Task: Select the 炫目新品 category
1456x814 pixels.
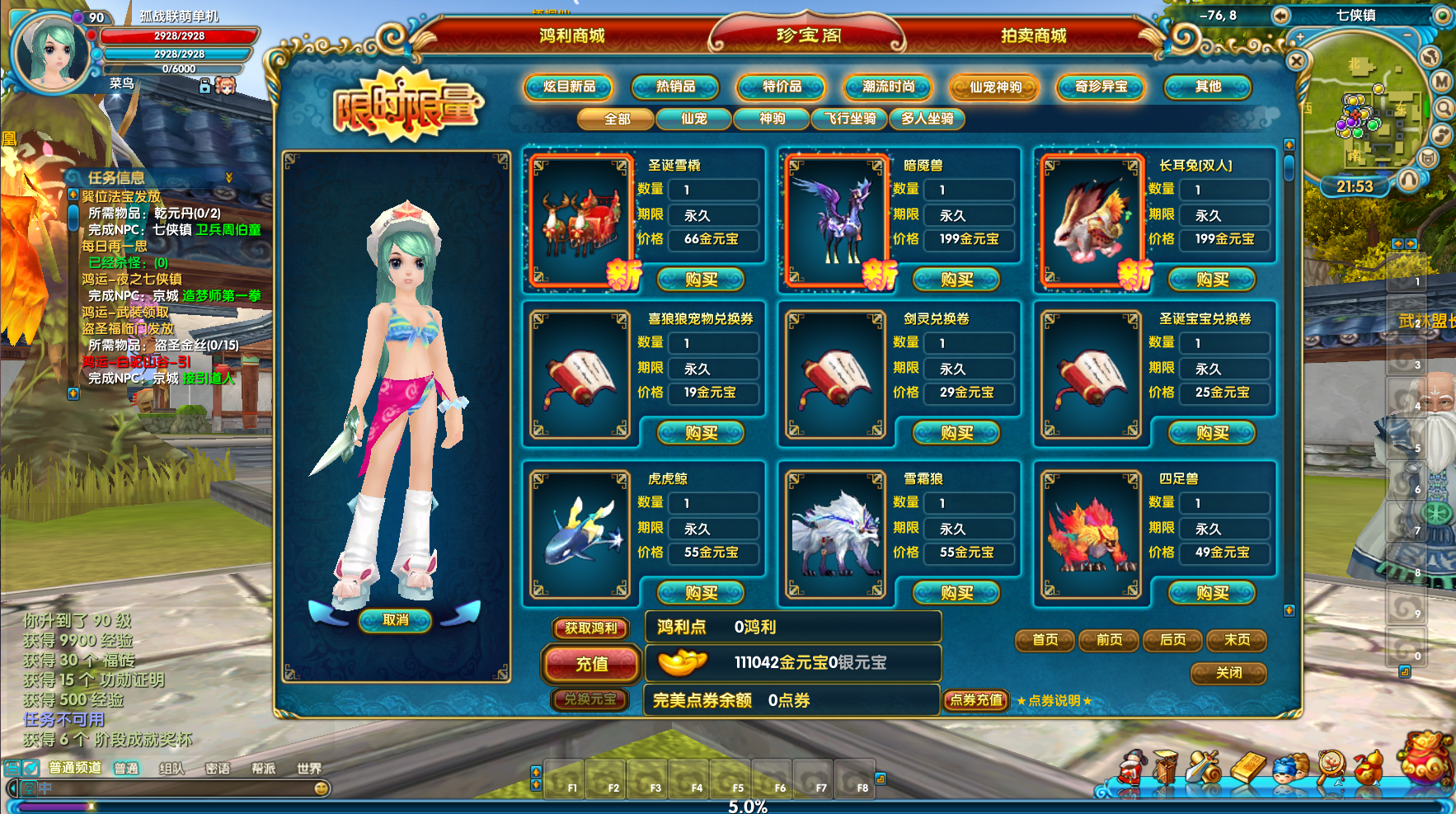Action: 569,87
